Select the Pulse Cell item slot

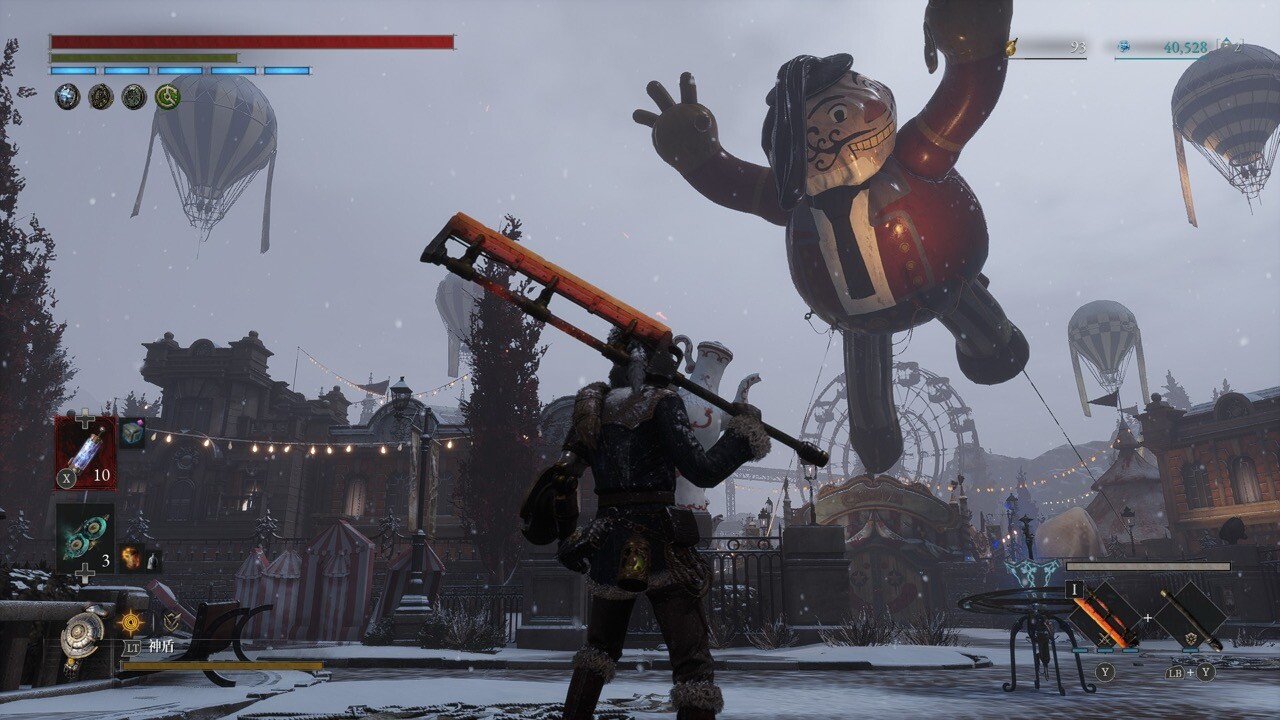tap(85, 452)
